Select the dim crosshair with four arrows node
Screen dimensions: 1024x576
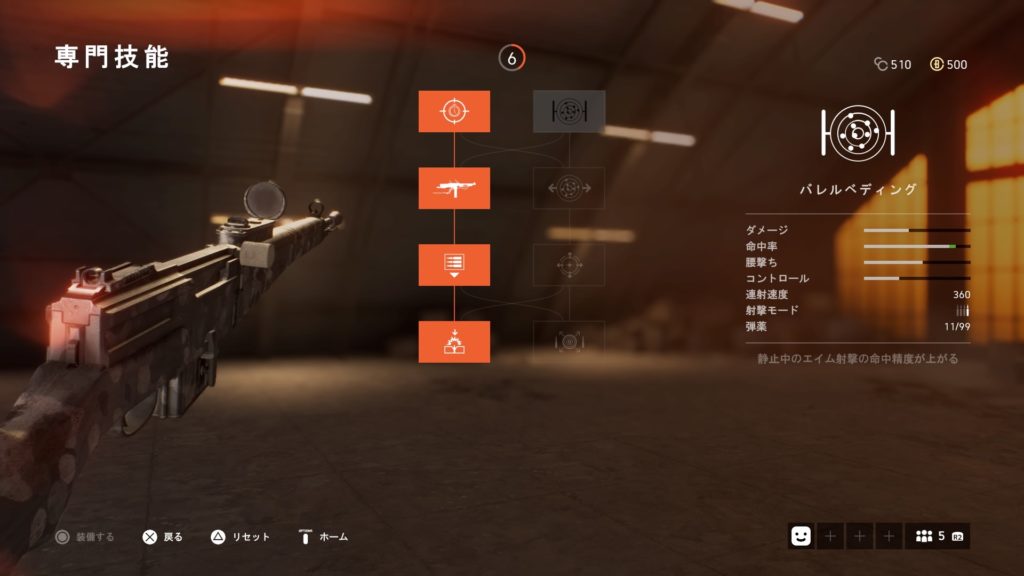point(569,264)
